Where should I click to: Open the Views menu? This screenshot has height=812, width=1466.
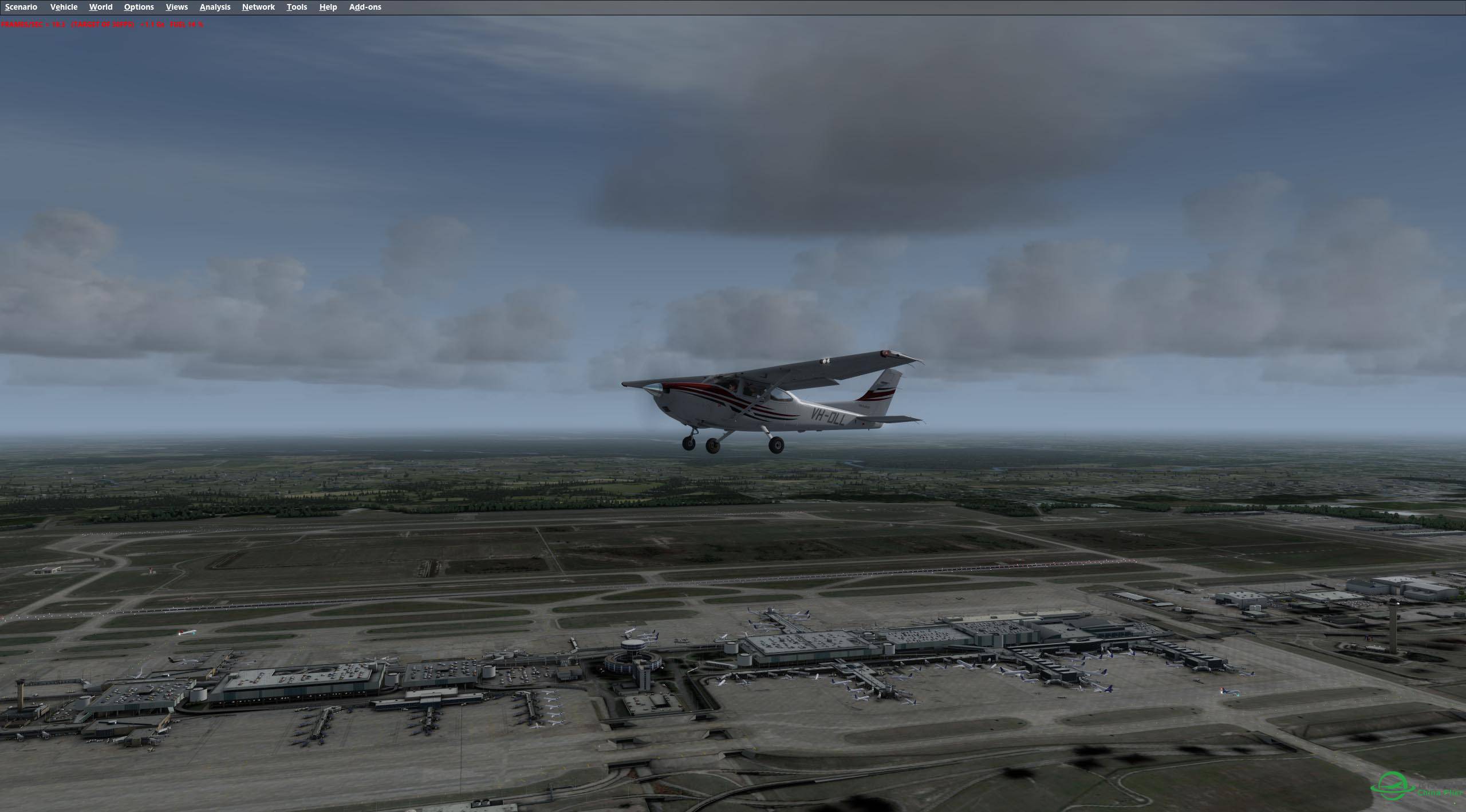176,7
